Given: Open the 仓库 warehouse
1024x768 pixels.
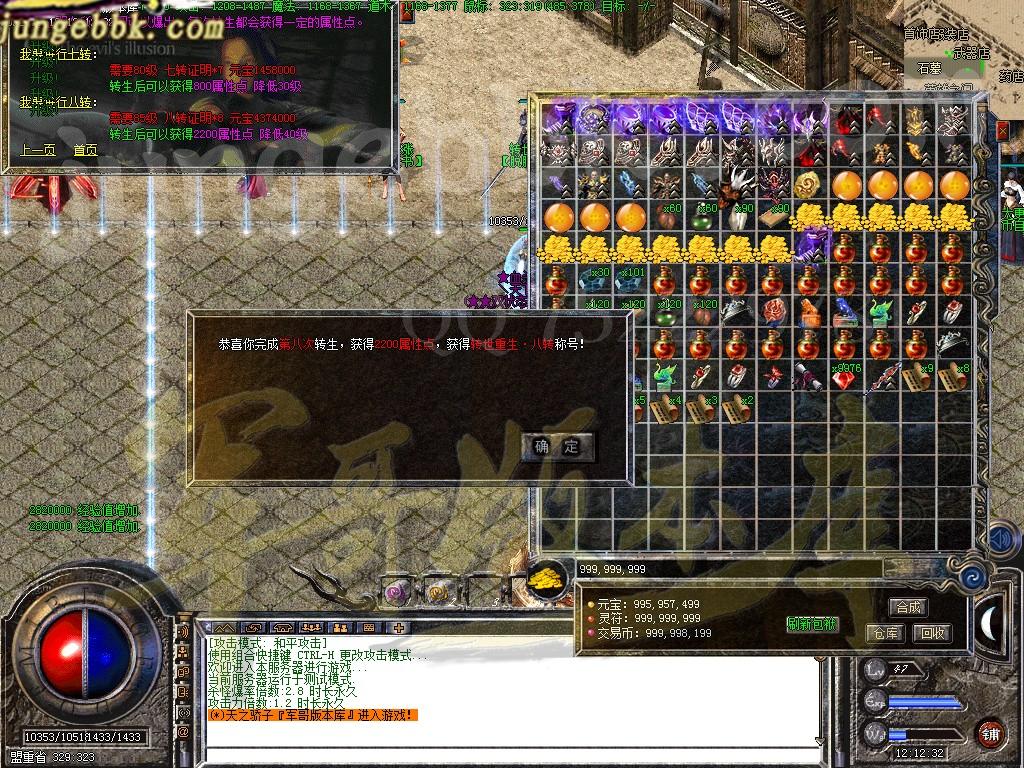Looking at the screenshot, I should click(886, 633).
